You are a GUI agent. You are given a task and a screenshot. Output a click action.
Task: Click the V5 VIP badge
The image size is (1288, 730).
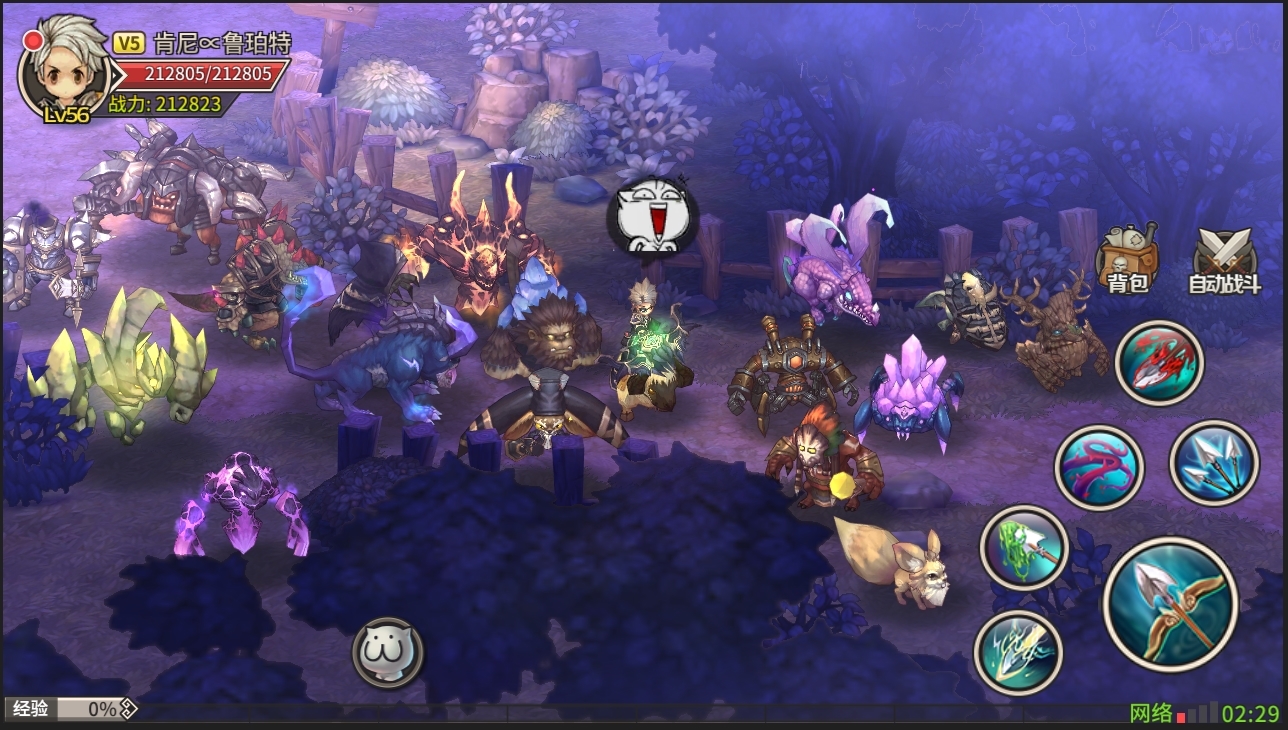pyautogui.click(x=129, y=43)
